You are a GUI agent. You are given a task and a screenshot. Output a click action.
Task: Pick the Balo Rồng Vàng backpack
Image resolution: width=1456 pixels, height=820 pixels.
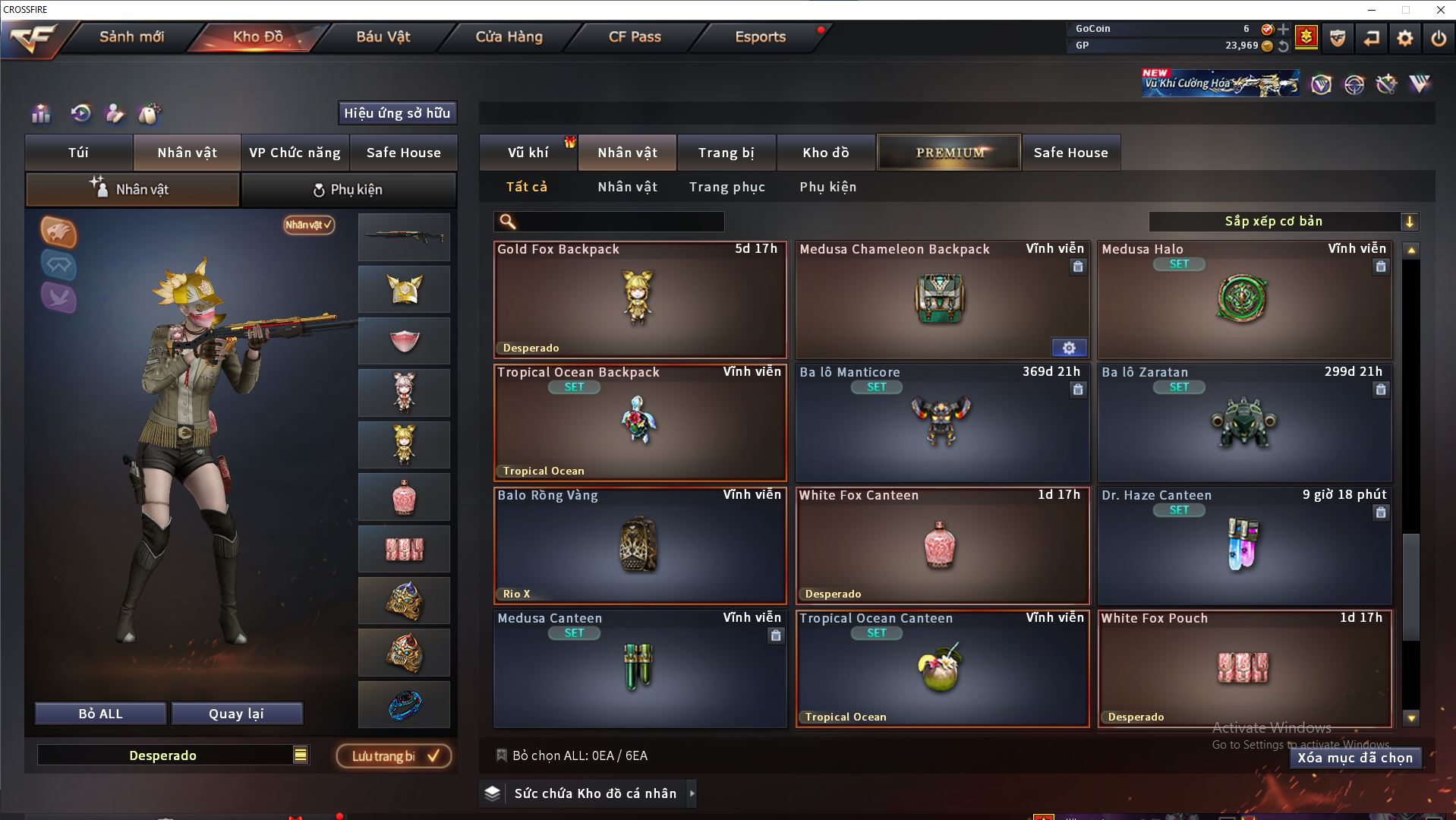[x=639, y=545]
